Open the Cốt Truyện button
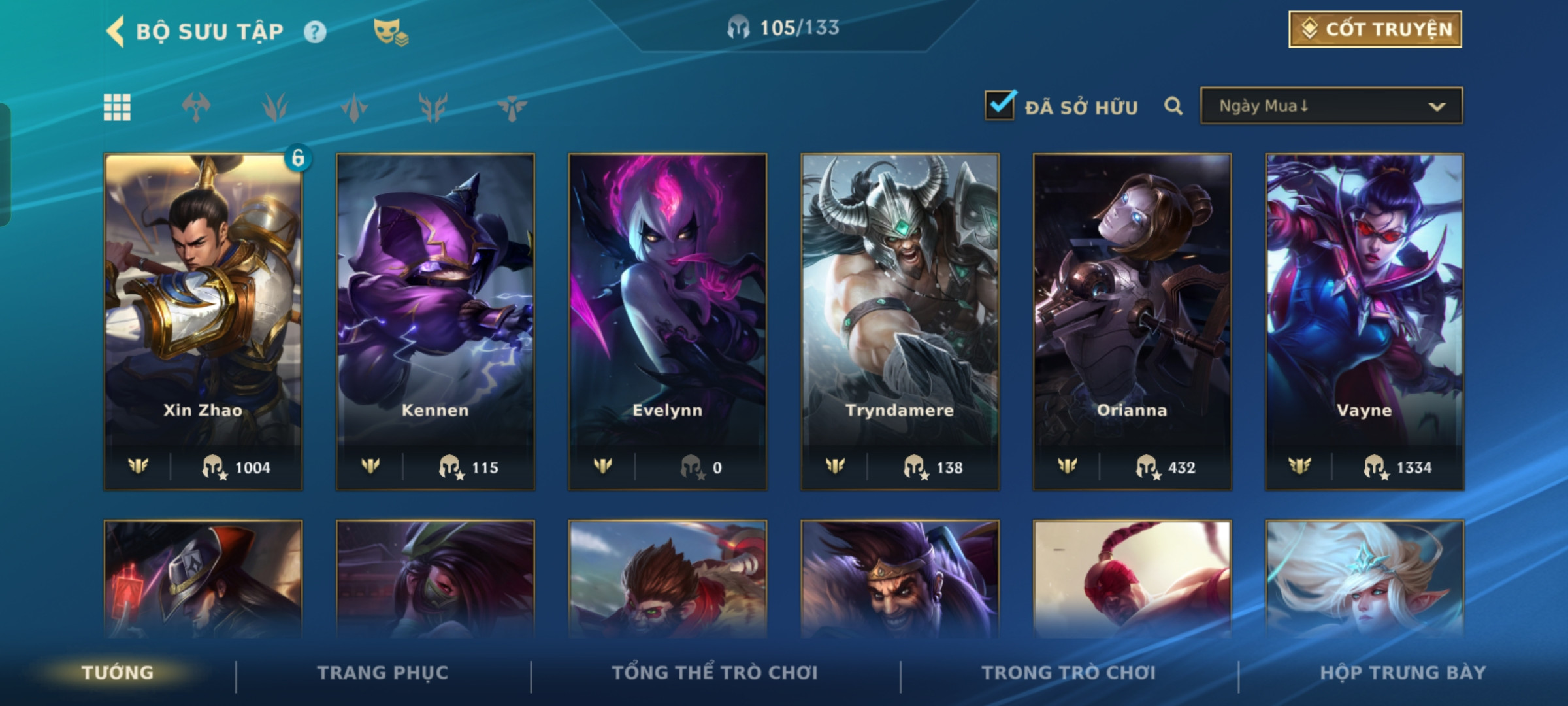This screenshot has height=706, width=1568. pyautogui.click(x=1375, y=29)
